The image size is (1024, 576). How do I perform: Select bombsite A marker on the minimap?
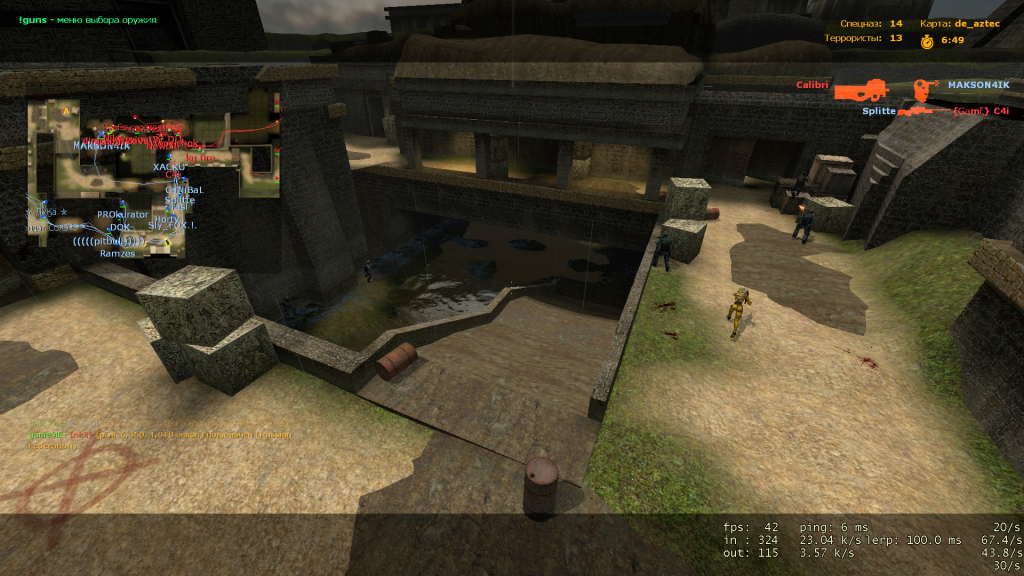click(x=66, y=110)
